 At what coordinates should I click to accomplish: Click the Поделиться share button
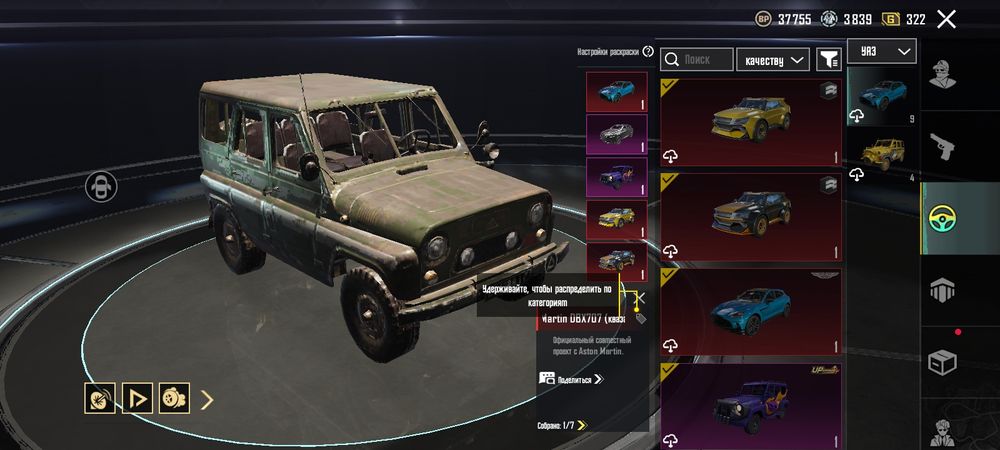571,379
